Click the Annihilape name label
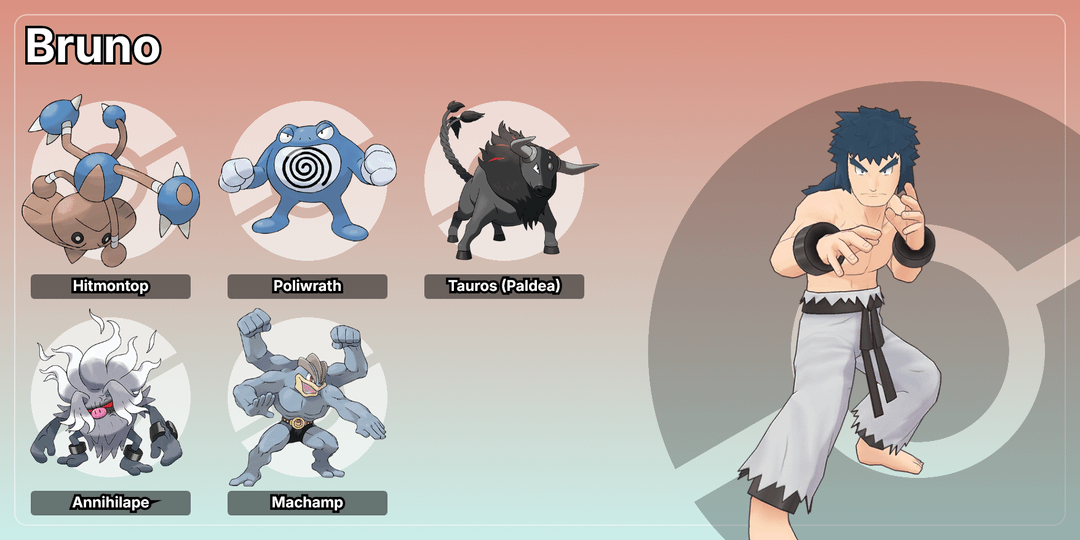 (x=110, y=503)
